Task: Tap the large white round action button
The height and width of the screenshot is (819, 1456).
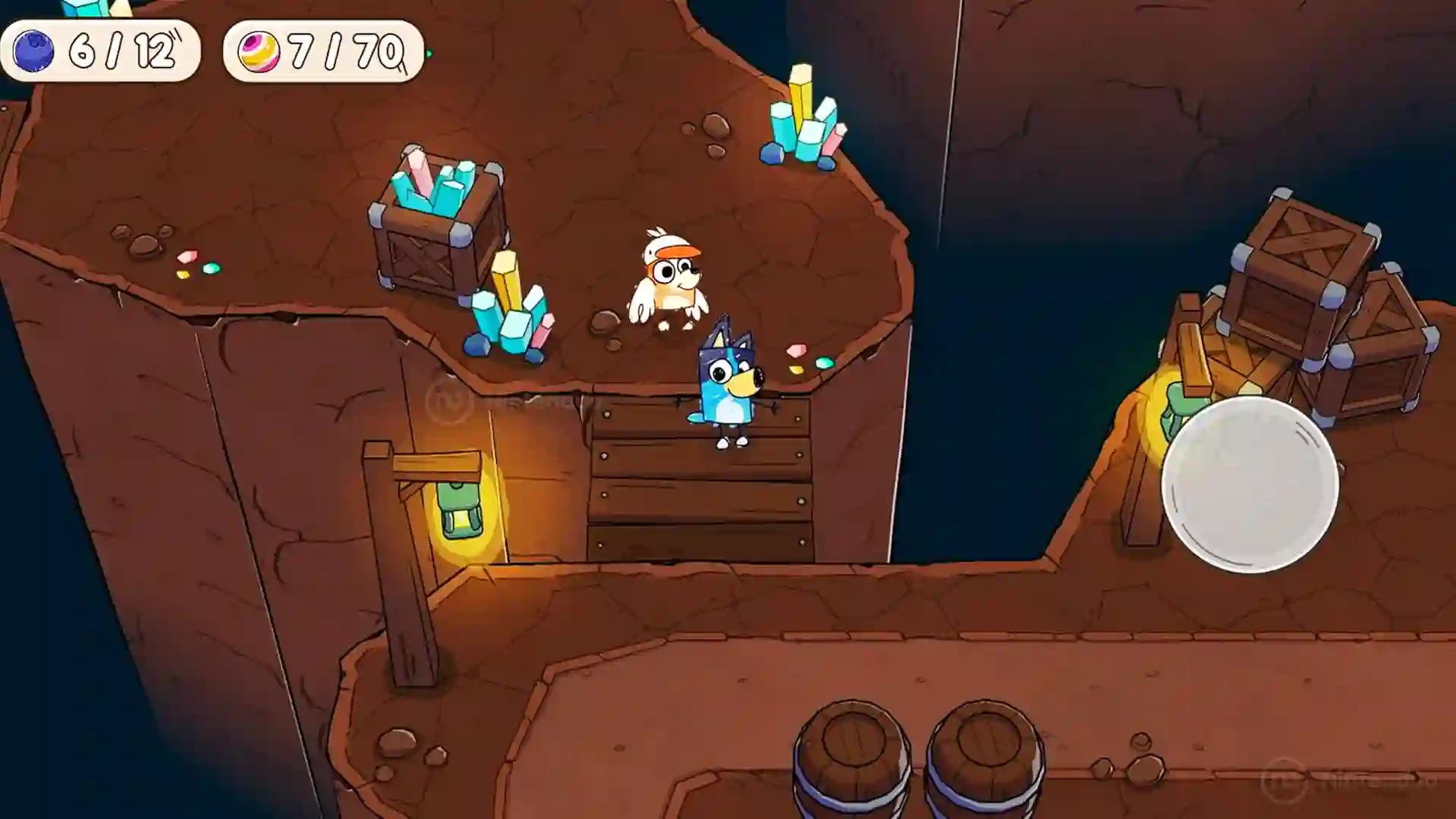Action: click(1250, 484)
